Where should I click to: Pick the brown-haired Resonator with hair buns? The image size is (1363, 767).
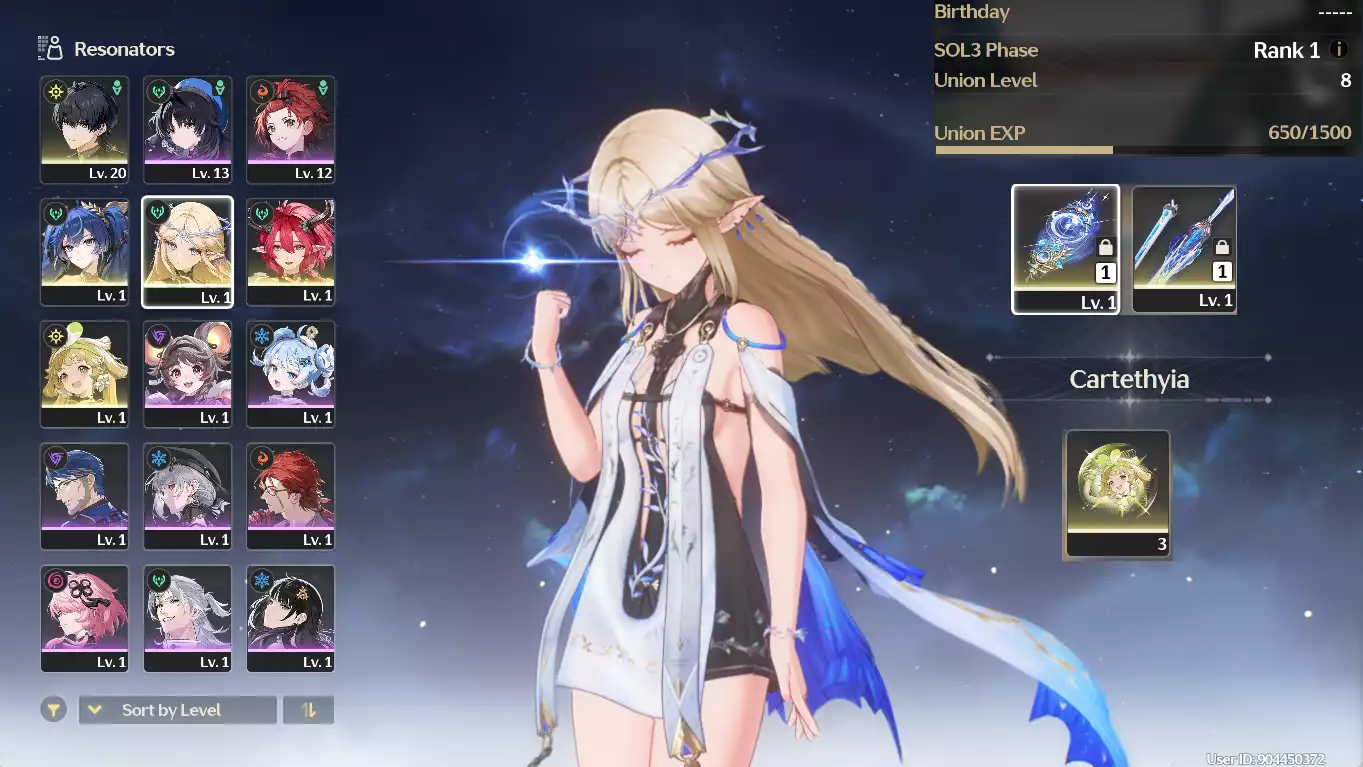coord(188,374)
